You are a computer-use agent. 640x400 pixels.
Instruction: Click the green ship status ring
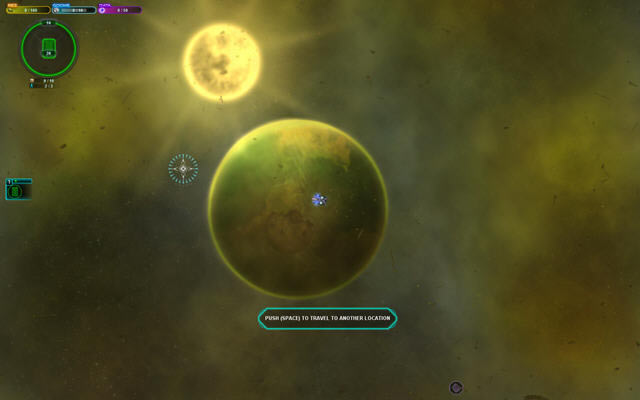tap(48, 47)
